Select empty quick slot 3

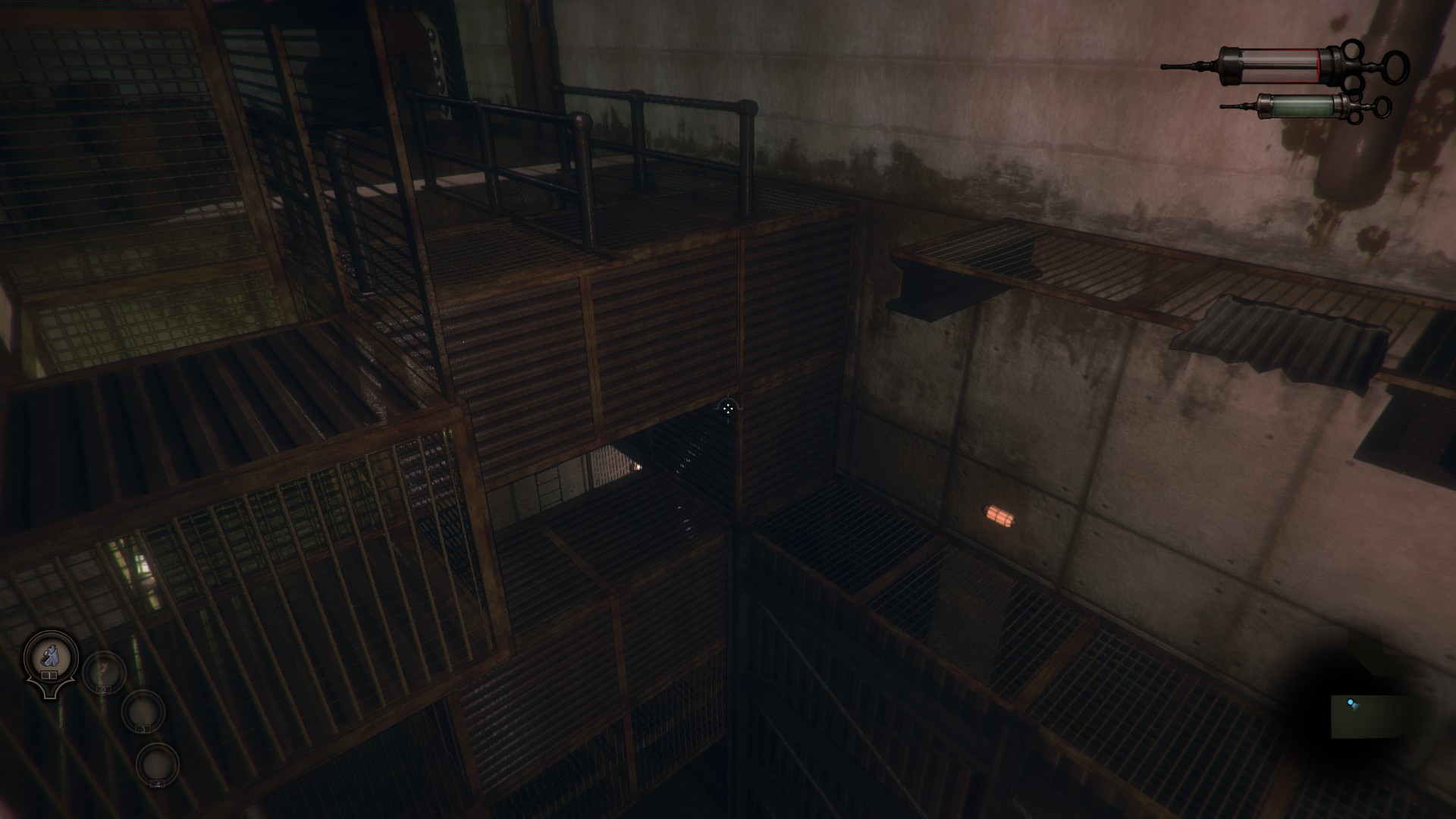coord(143,711)
